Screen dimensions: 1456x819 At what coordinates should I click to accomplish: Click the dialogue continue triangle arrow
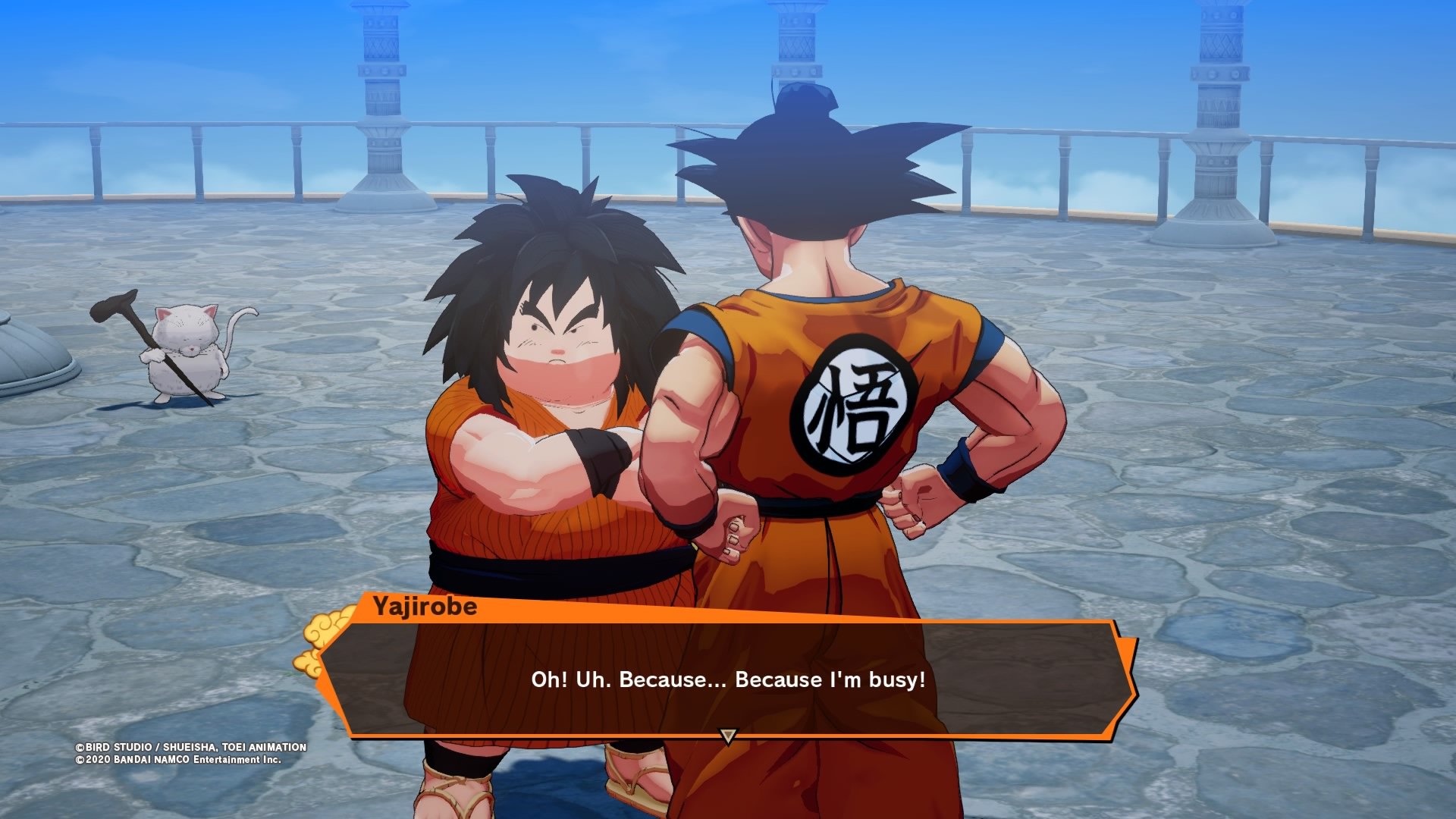pyautogui.click(x=728, y=736)
